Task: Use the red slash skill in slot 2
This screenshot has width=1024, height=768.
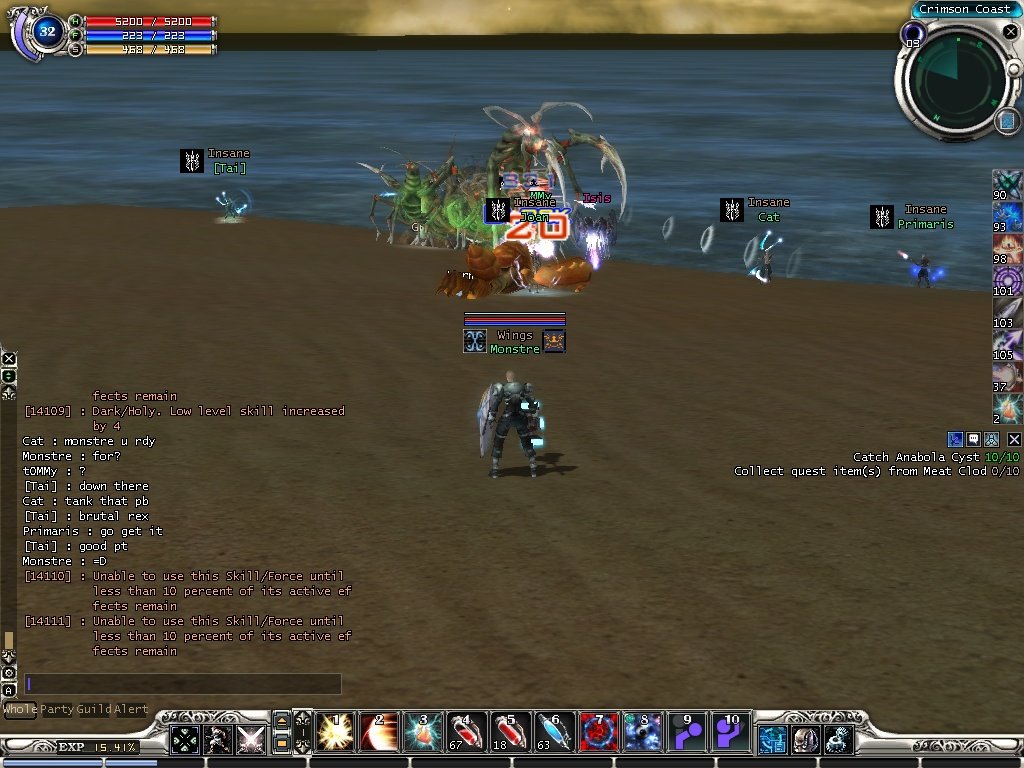Action: click(379, 732)
